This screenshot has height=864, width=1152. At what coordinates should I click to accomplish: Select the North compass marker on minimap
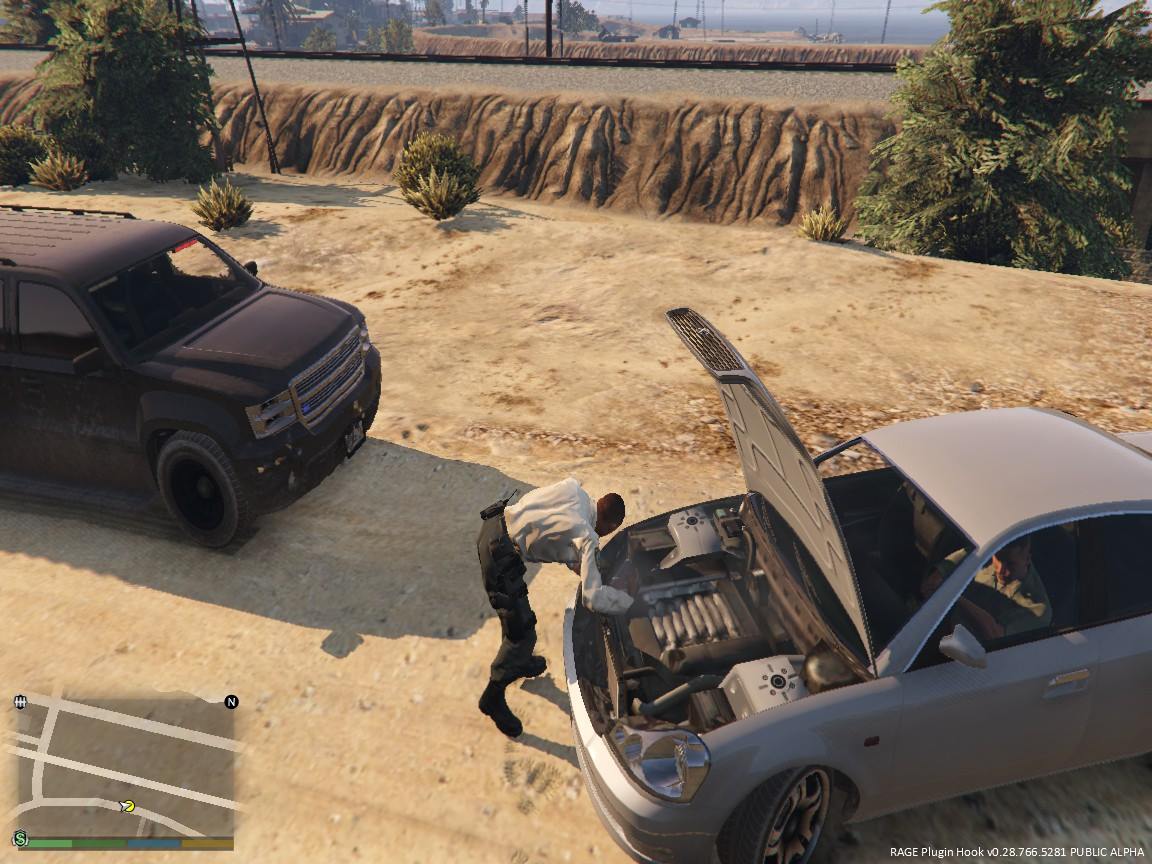tap(231, 701)
